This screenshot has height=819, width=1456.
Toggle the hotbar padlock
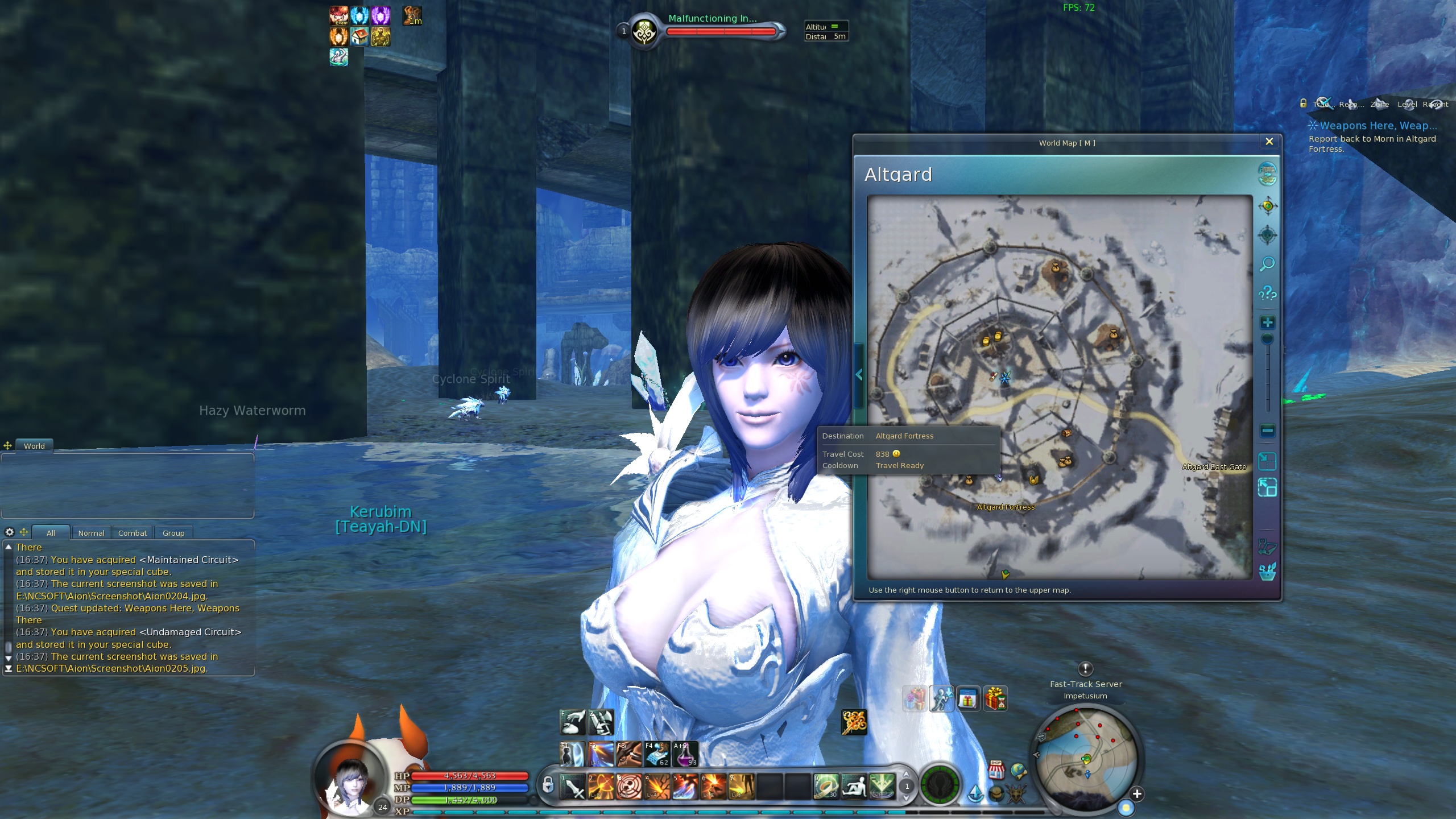[x=547, y=785]
